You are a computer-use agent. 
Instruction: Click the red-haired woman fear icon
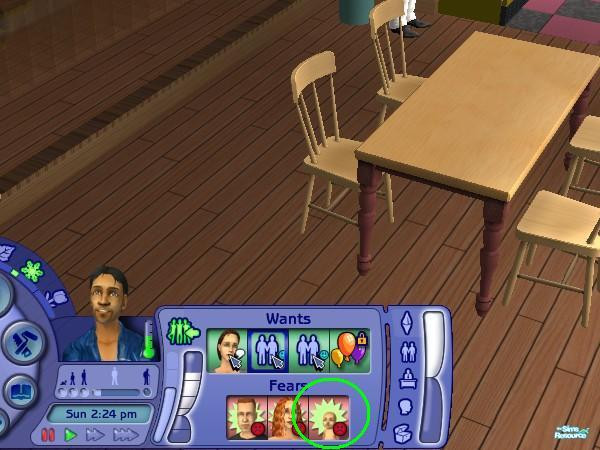pos(287,418)
